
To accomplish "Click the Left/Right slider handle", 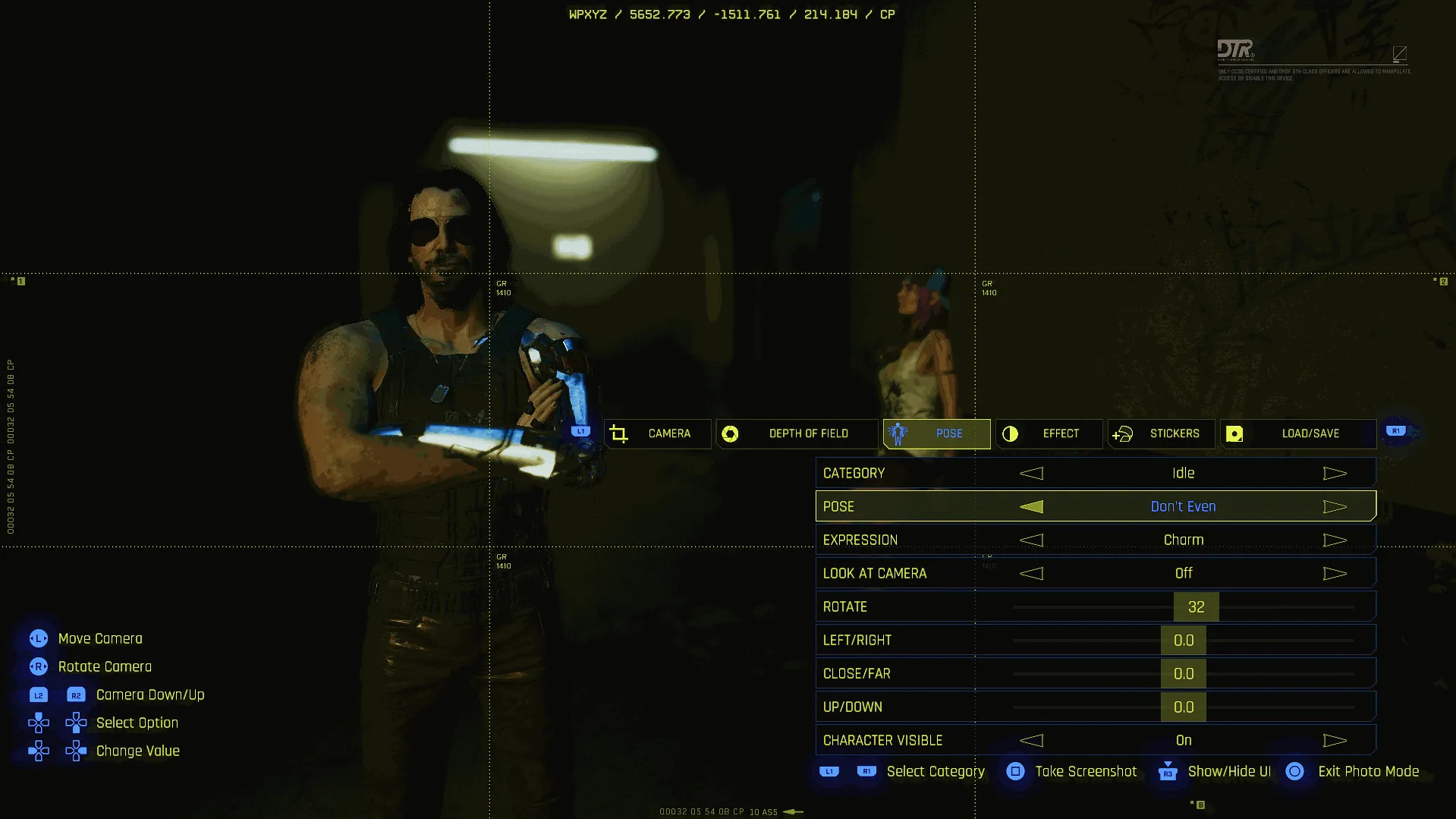I will [x=1183, y=641].
